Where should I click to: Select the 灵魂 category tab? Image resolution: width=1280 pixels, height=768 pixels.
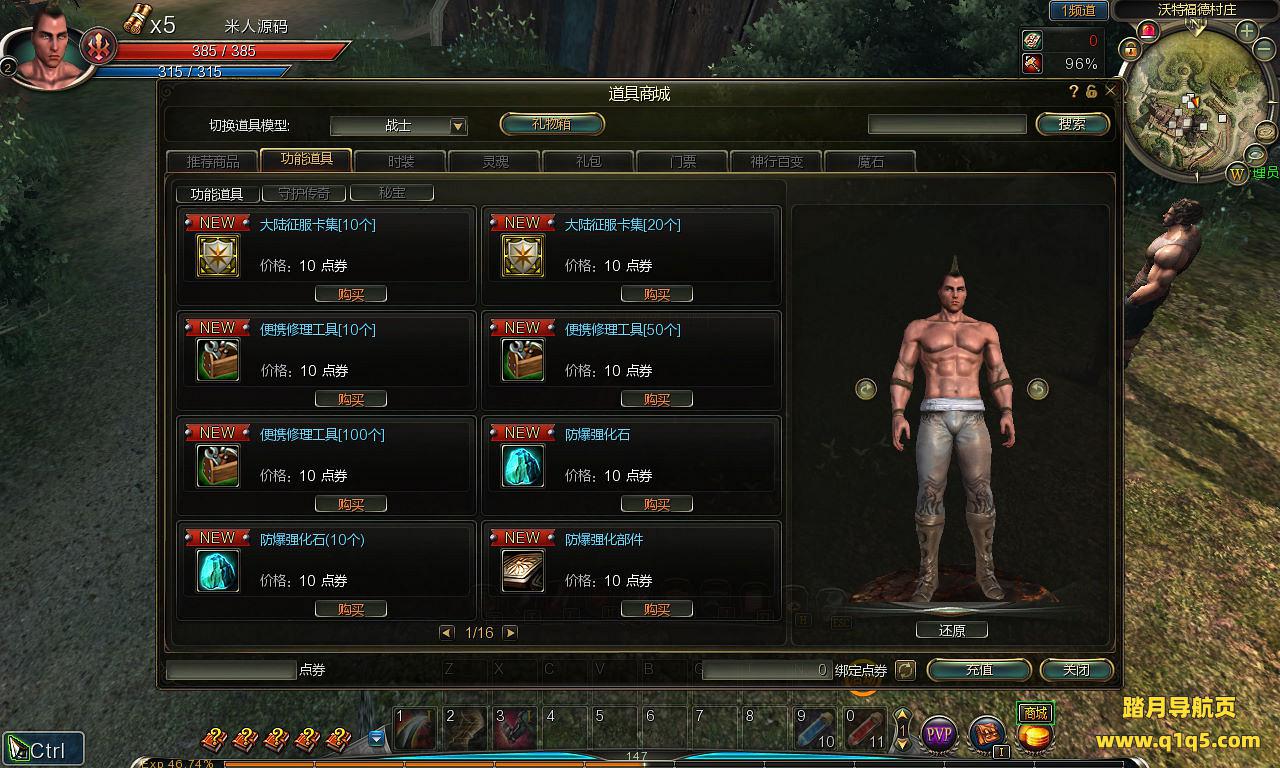click(x=495, y=161)
